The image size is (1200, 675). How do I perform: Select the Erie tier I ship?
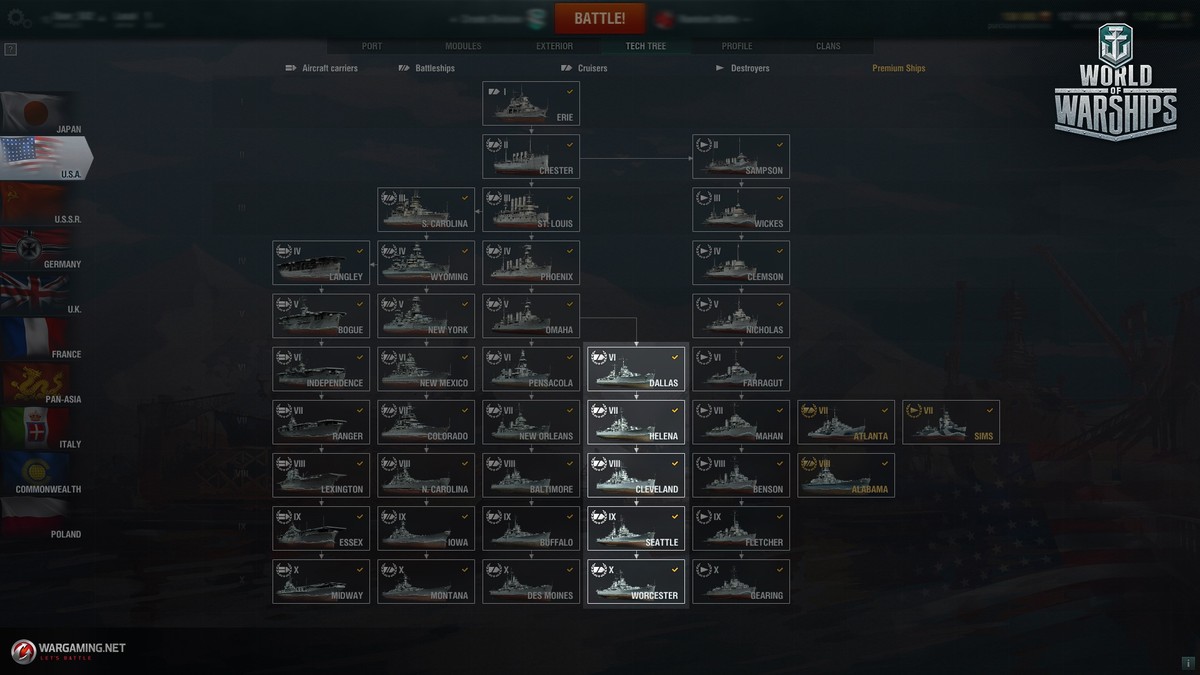(x=531, y=103)
